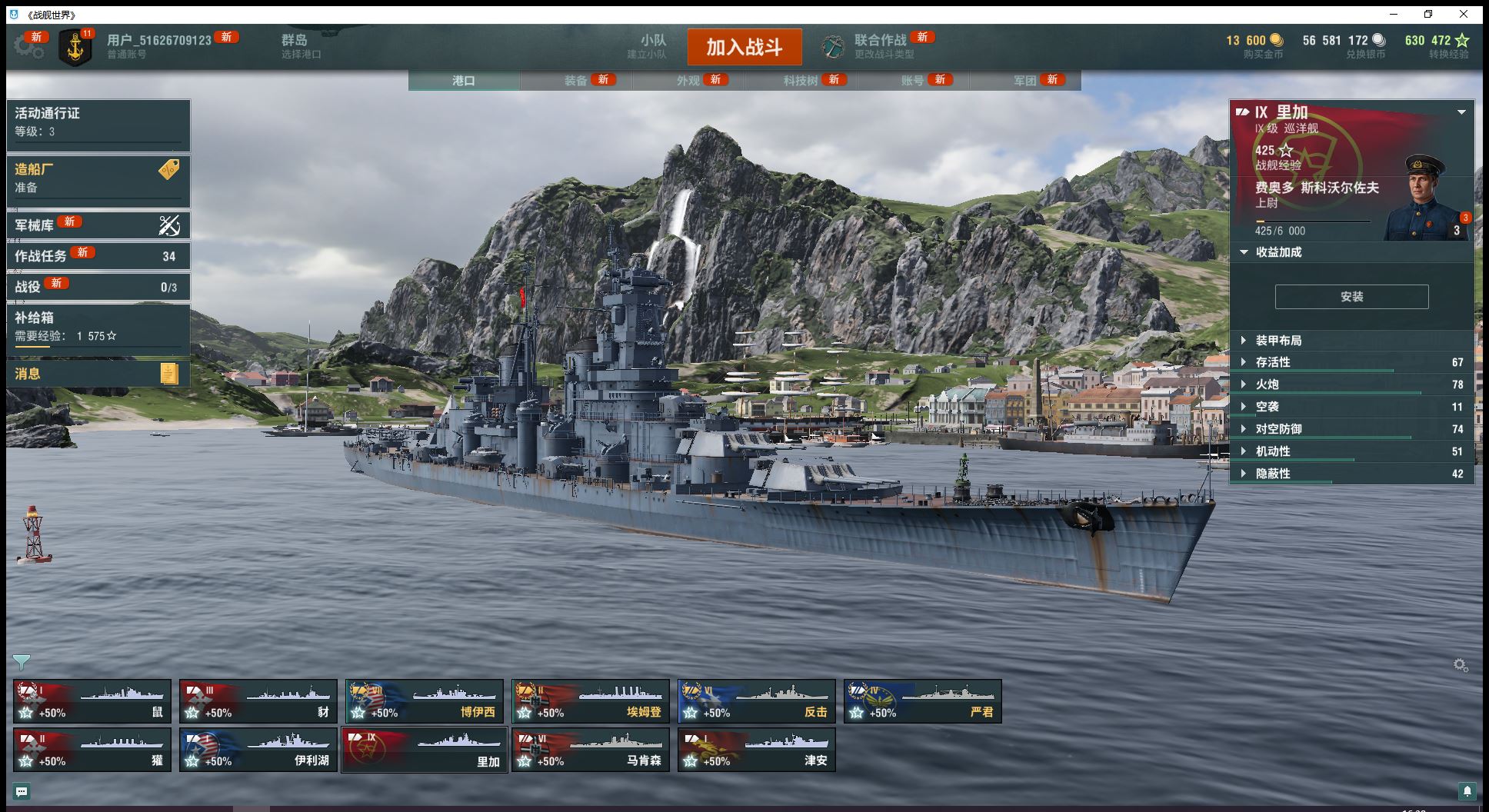The image size is (1489, 812).
Task: Select the 伊利湖 ship in carousel
Action: pos(258,750)
